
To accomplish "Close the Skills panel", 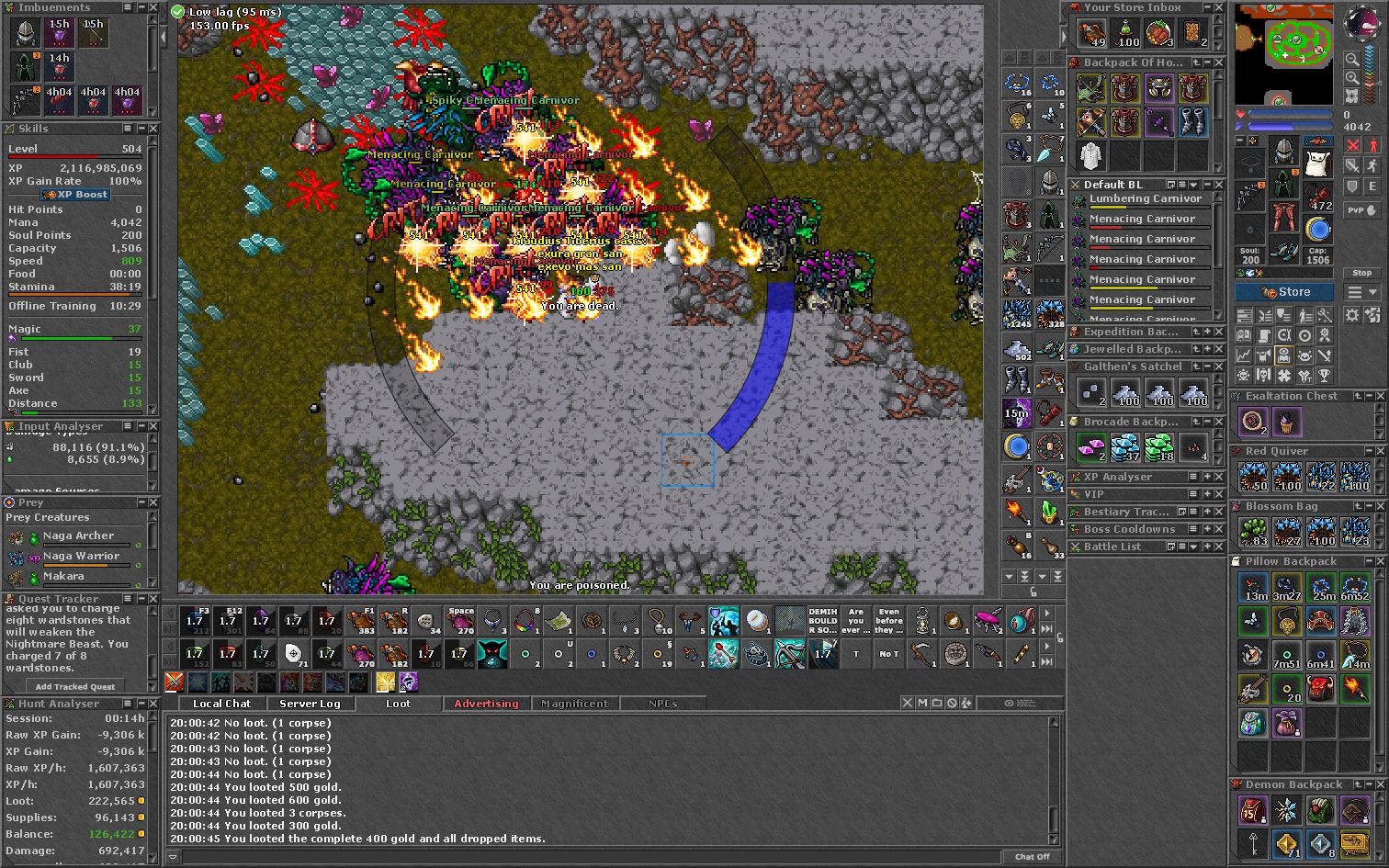I will click(x=153, y=129).
